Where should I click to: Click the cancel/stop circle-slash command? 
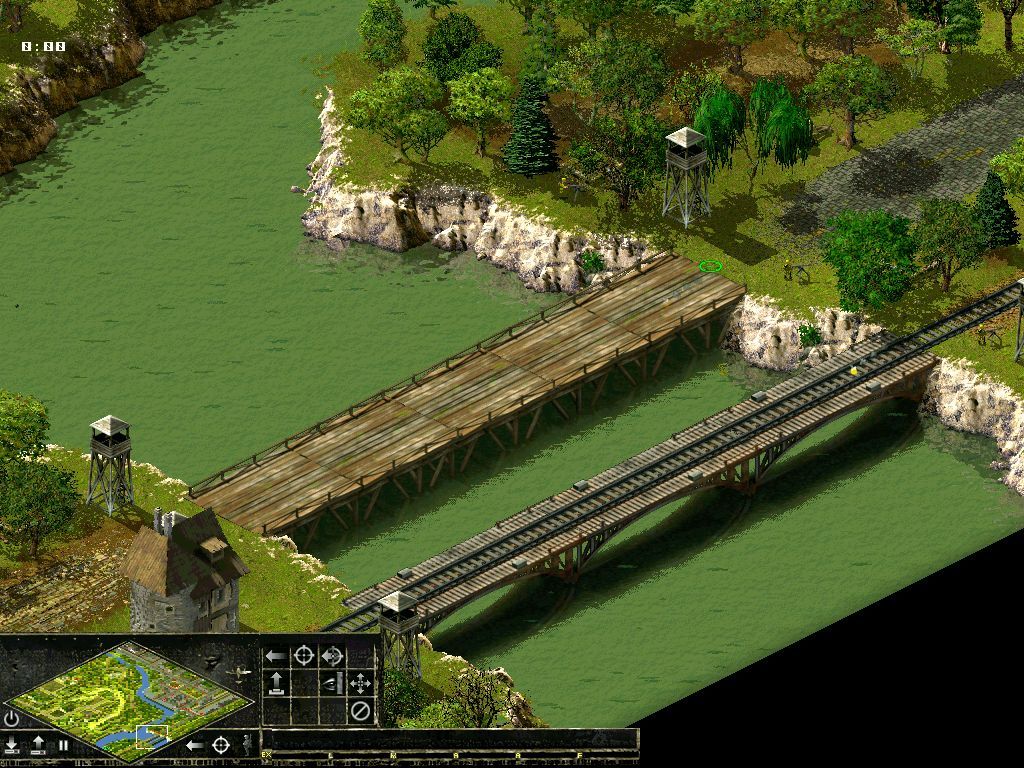[x=360, y=711]
